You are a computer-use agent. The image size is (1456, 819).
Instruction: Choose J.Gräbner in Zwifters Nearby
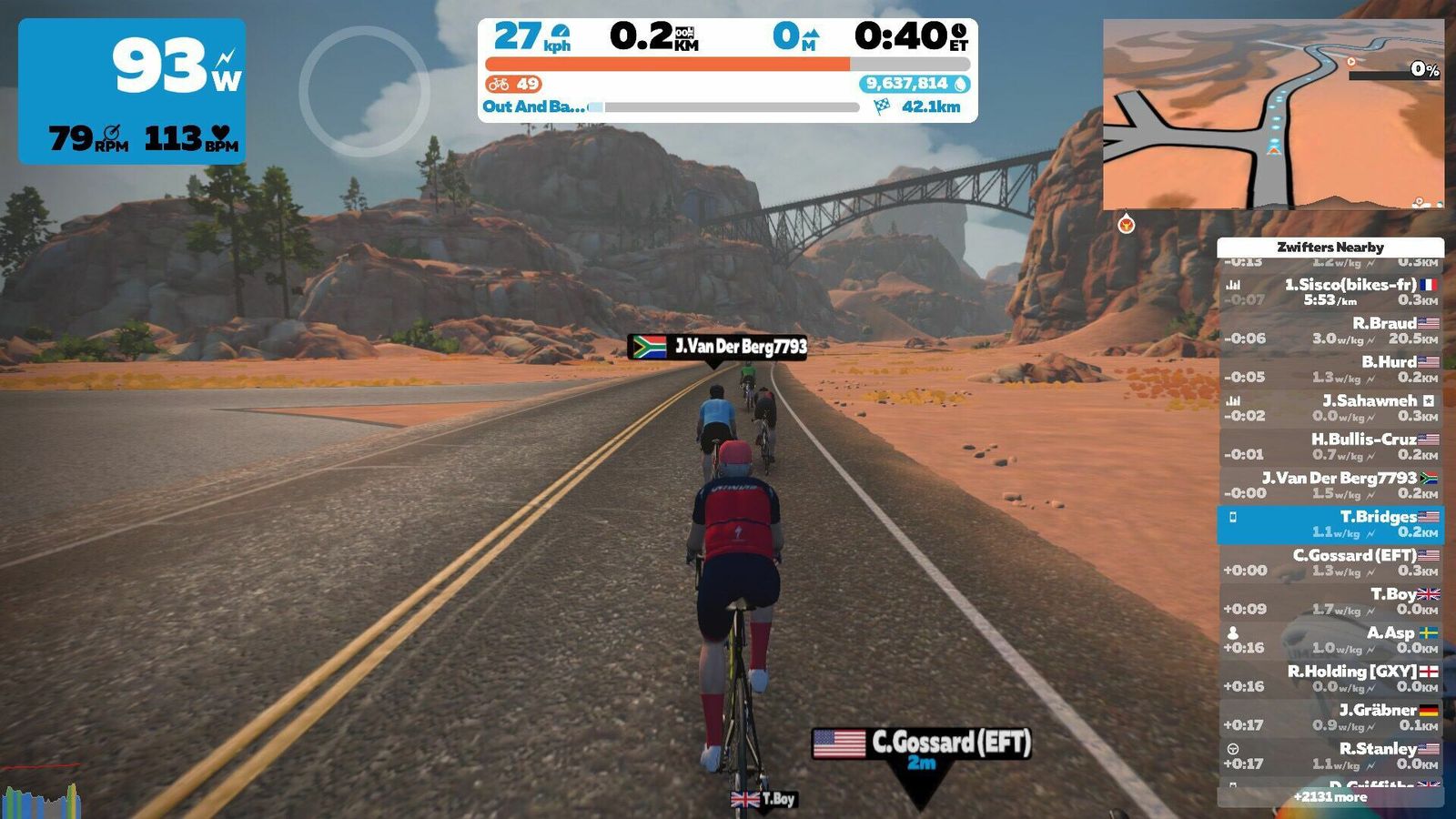[1330, 717]
